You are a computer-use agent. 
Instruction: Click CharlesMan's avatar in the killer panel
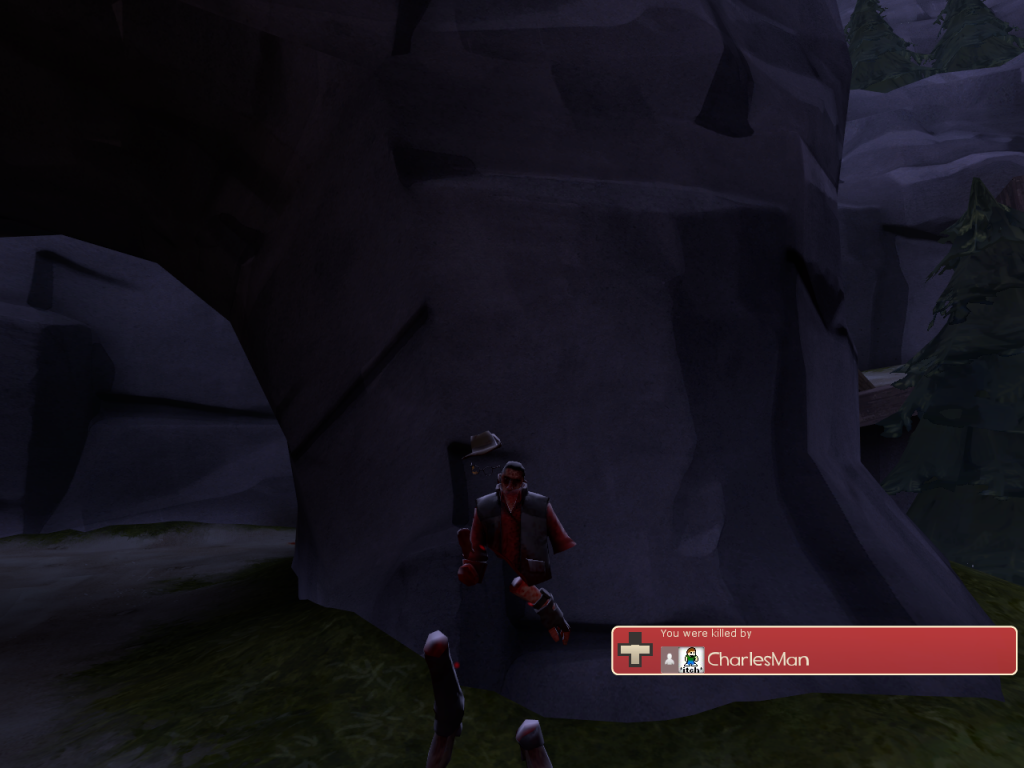click(691, 659)
